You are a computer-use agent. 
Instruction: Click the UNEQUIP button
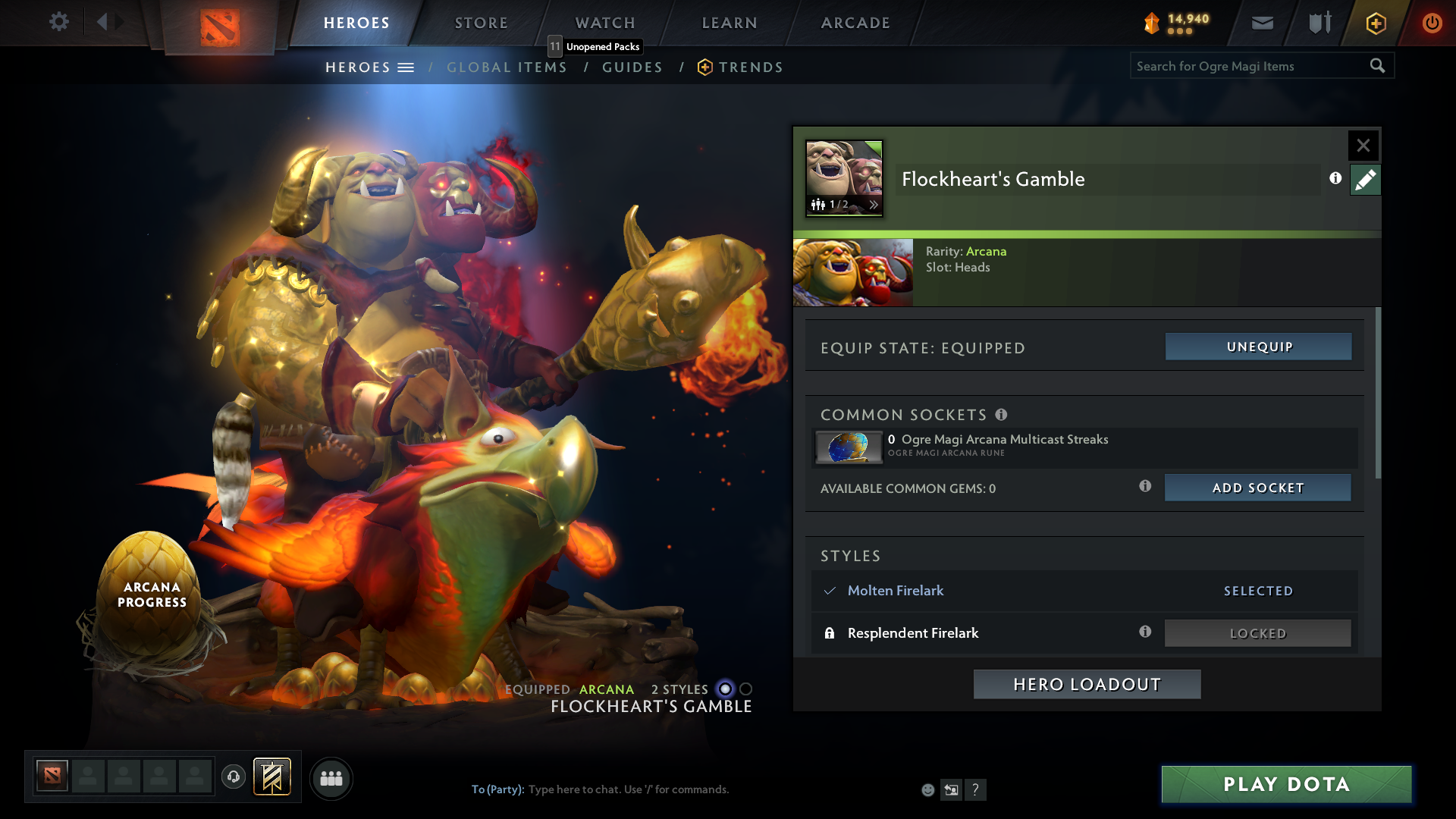point(1257,347)
